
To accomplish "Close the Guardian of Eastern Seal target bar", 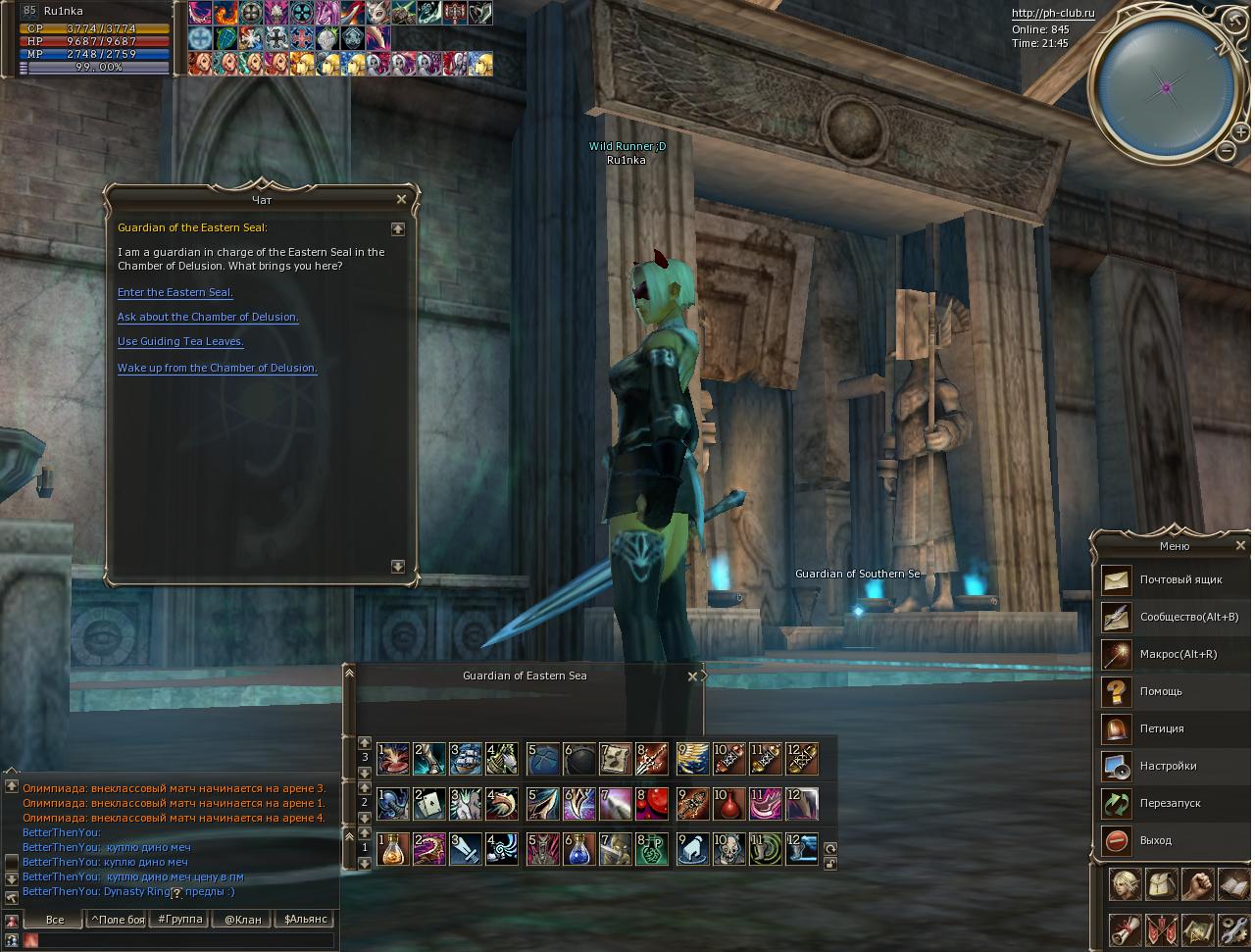I will [x=693, y=676].
